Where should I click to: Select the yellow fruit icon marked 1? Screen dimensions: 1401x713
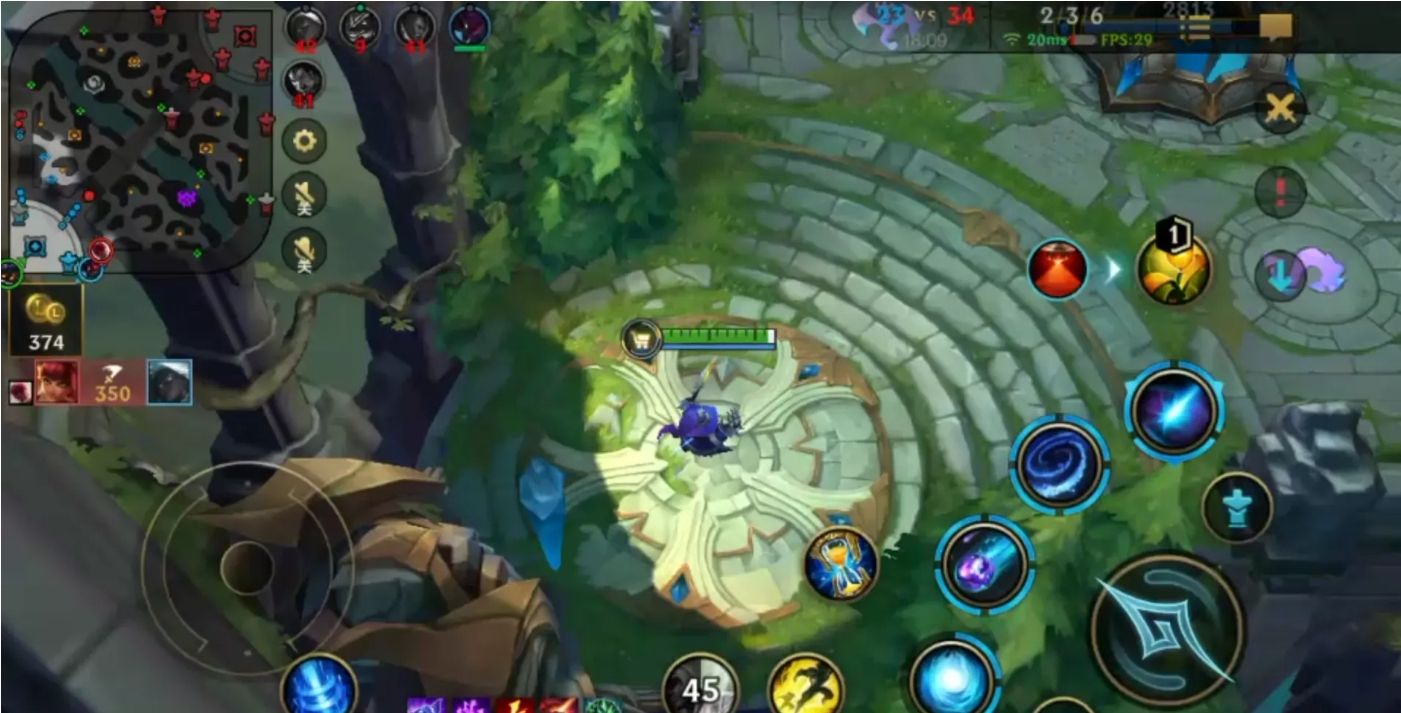tap(1174, 268)
